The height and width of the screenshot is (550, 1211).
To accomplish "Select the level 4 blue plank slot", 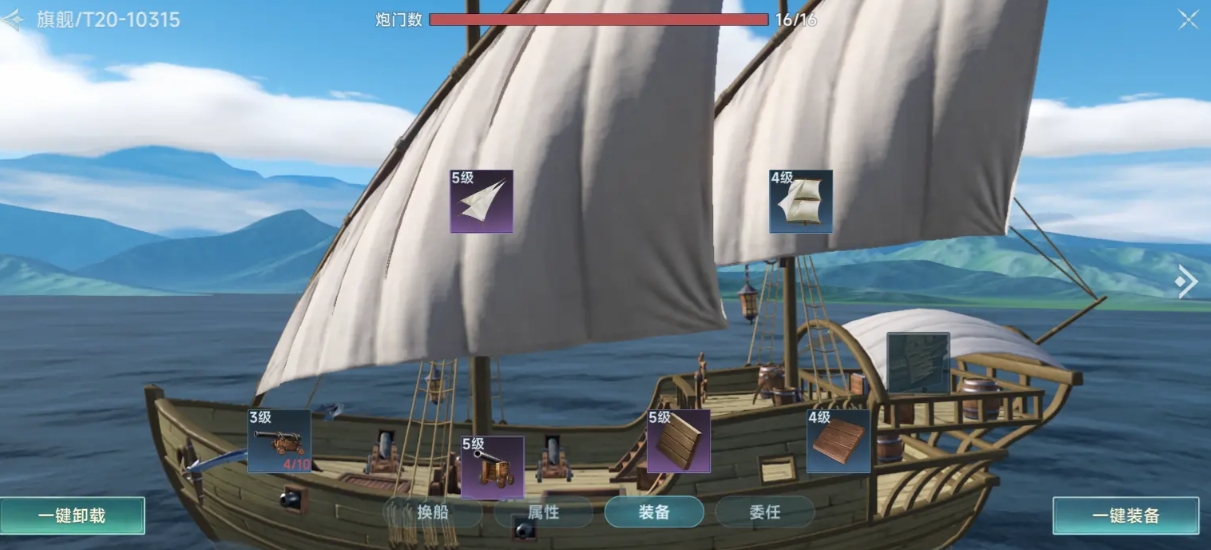I will [x=838, y=441].
